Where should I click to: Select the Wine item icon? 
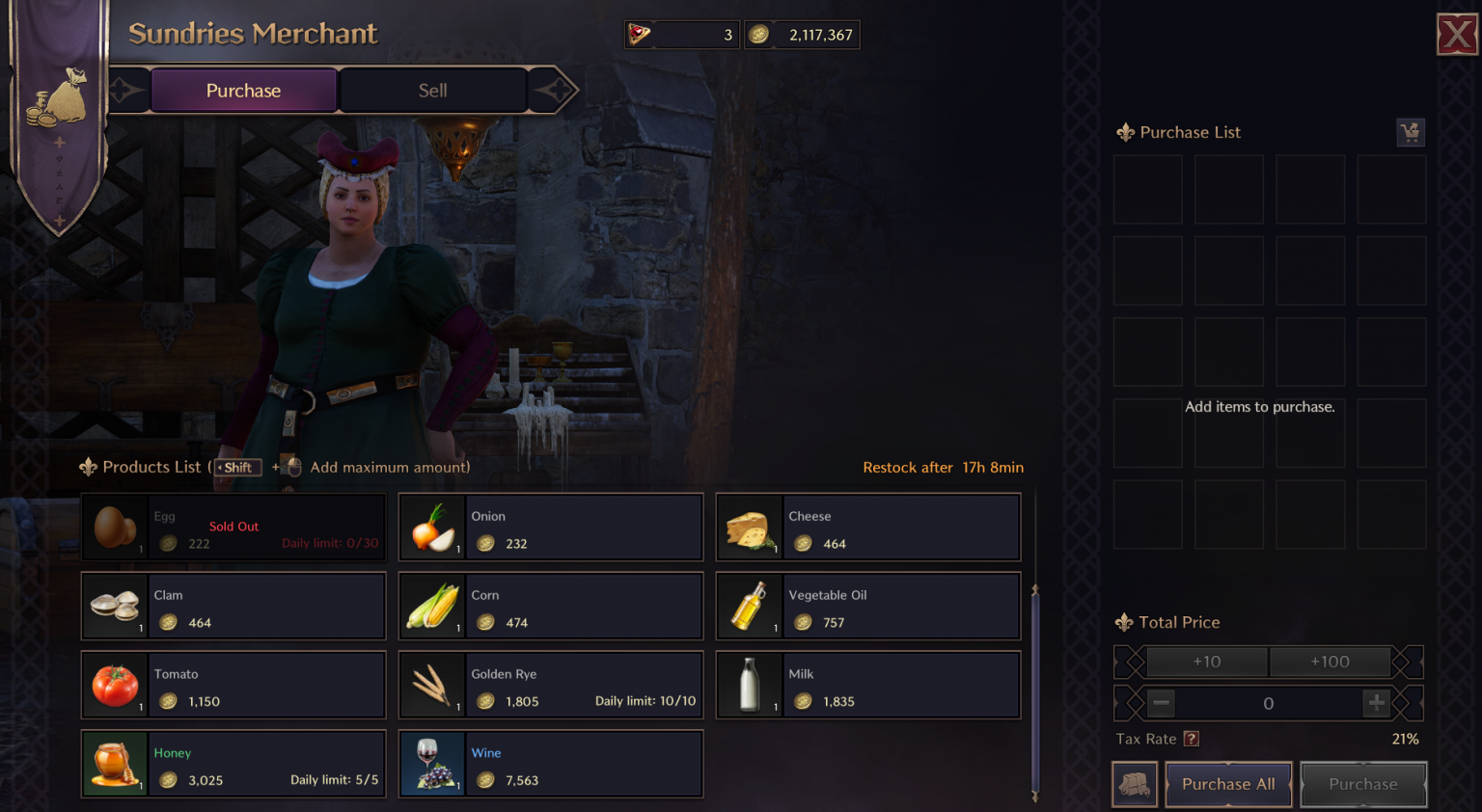(431, 764)
